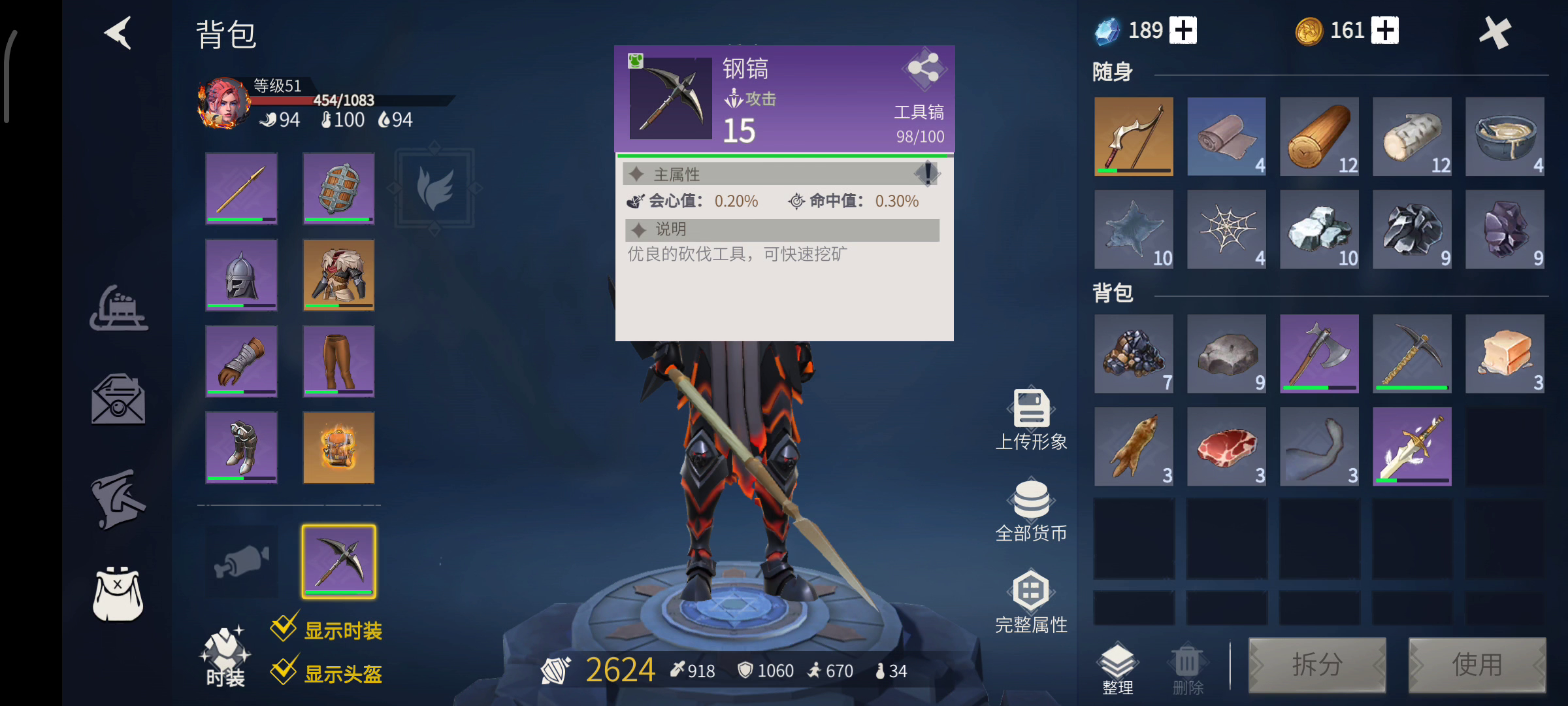Screen dimensions: 1568x706
Task: Toggle the 显示头盔 checkbox
Action: coord(285,671)
